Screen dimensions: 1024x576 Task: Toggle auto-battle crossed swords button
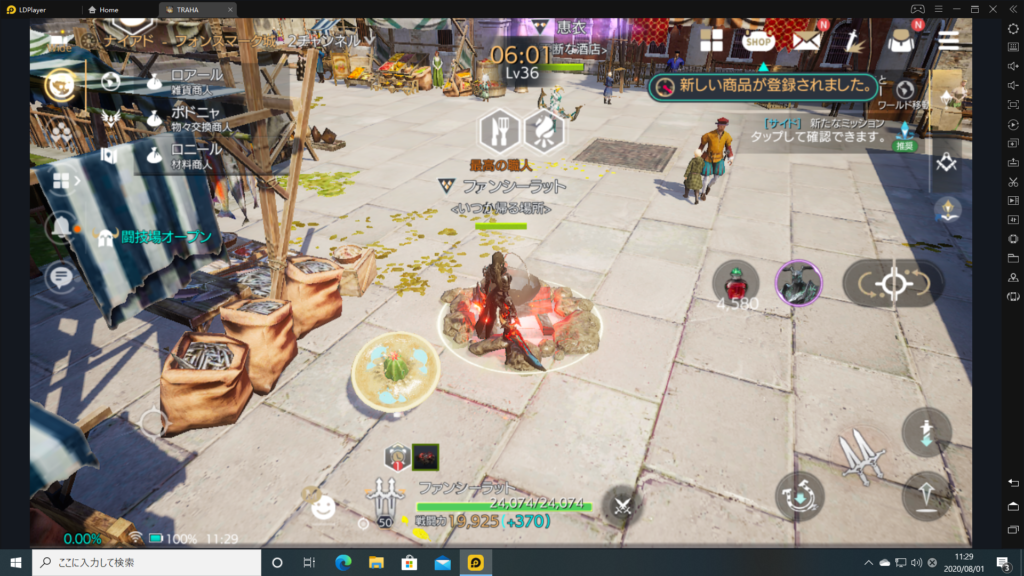tap(622, 504)
